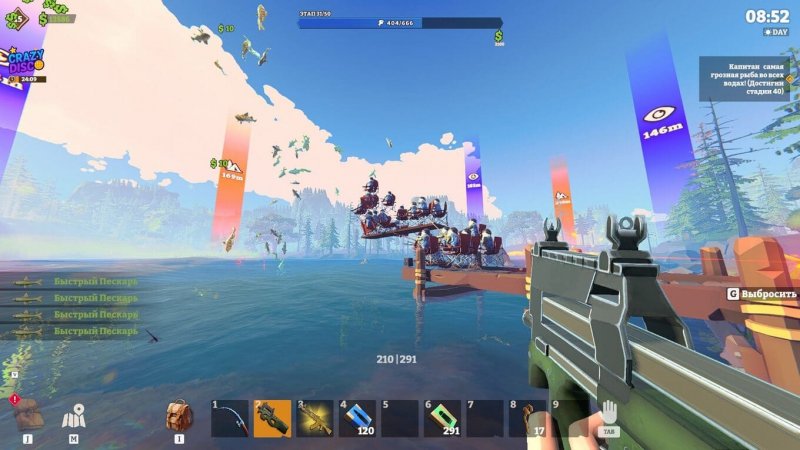Click the captain objective notification panel
The height and width of the screenshot is (450, 800).
(744, 78)
